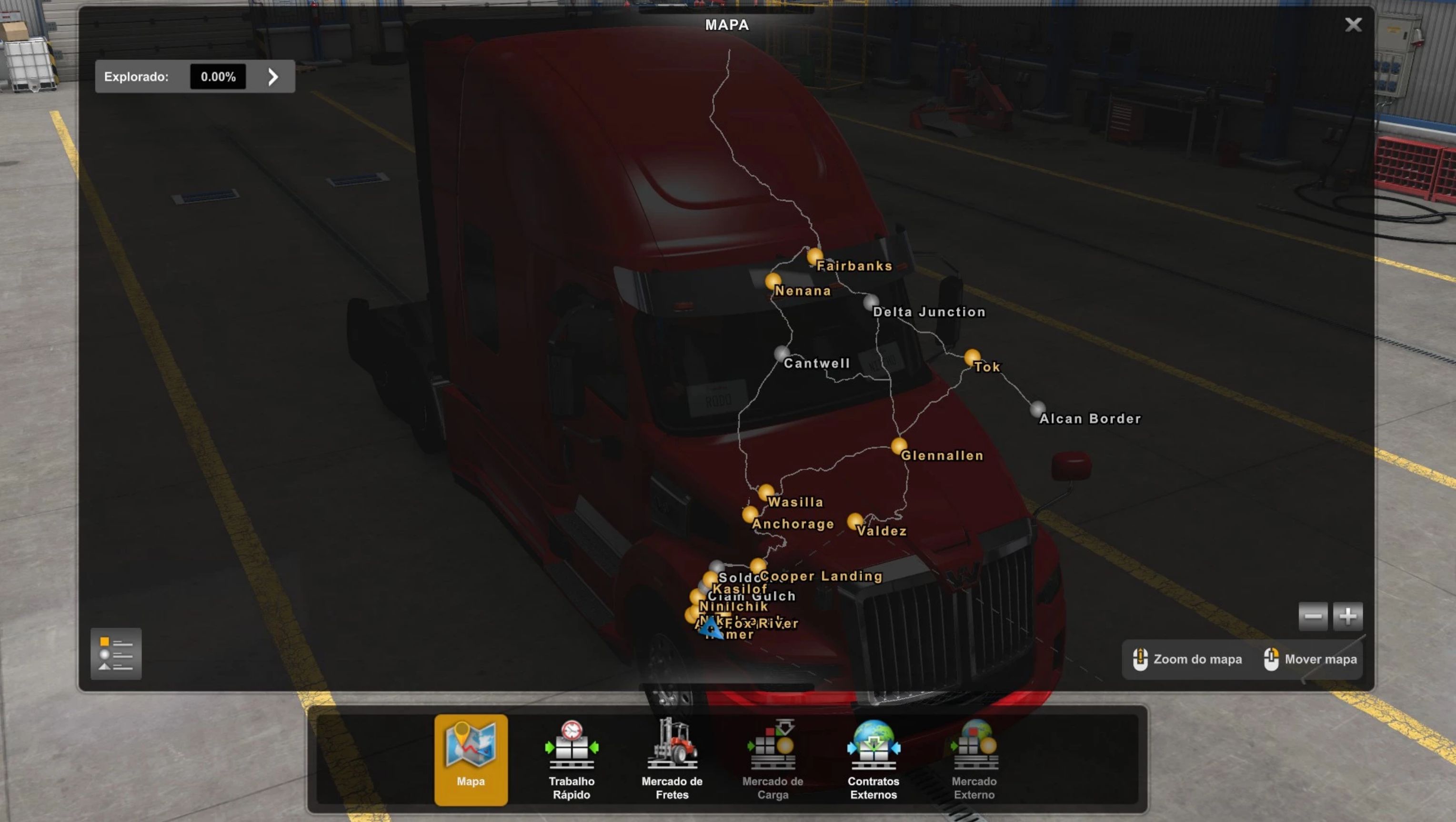
Task: Switch to Mercado de Fretes
Action: (x=672, y=759)
